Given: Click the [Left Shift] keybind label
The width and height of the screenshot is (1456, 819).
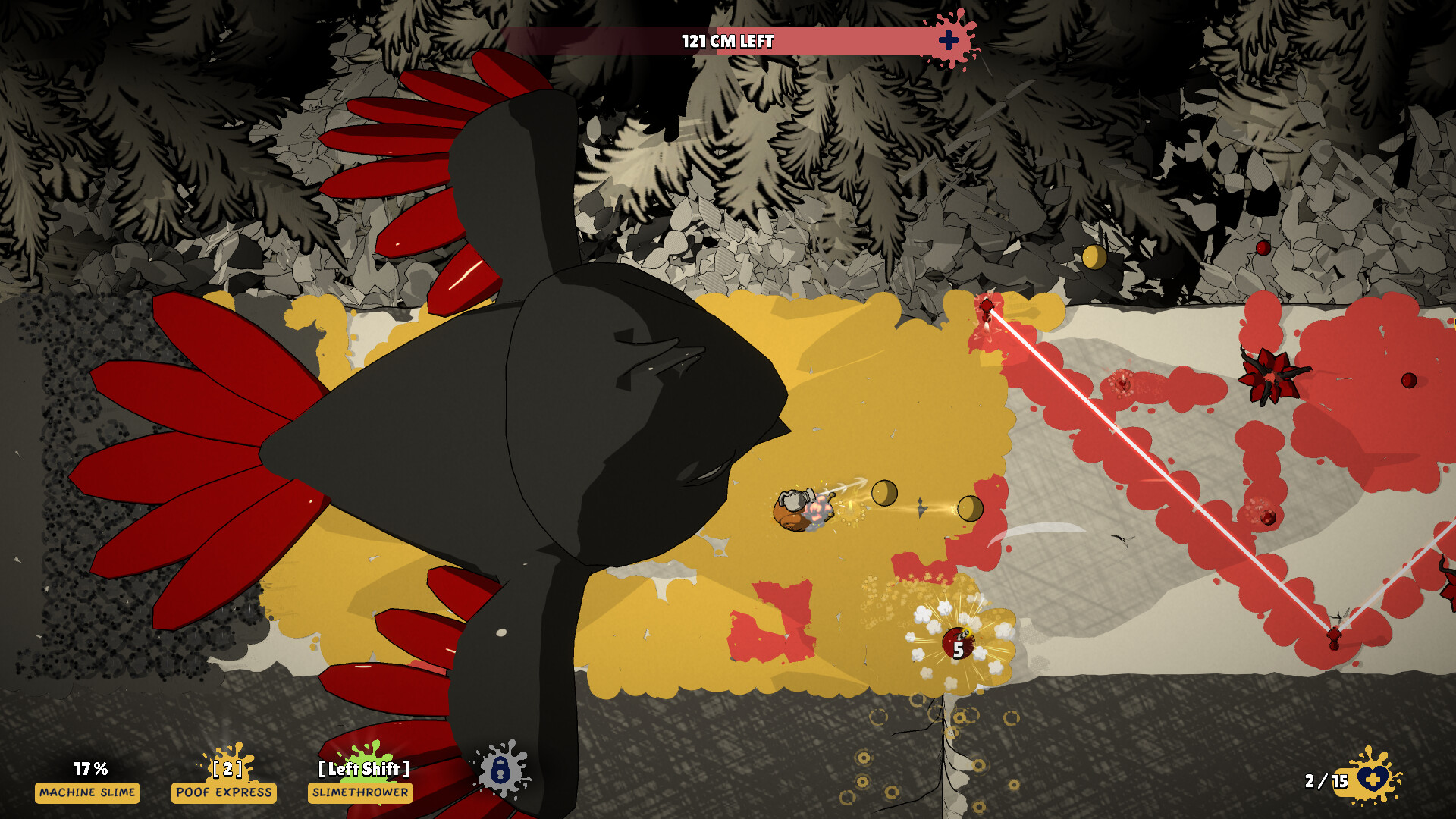Looking at the screenshot, I should (365, 768).
